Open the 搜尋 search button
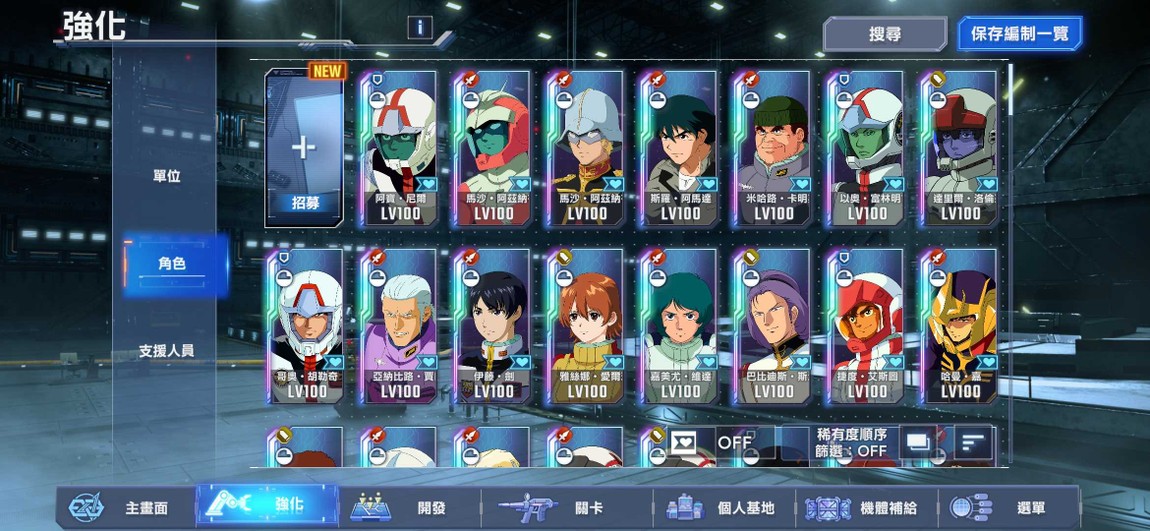The image size is (1150, 531). [884, 34]
